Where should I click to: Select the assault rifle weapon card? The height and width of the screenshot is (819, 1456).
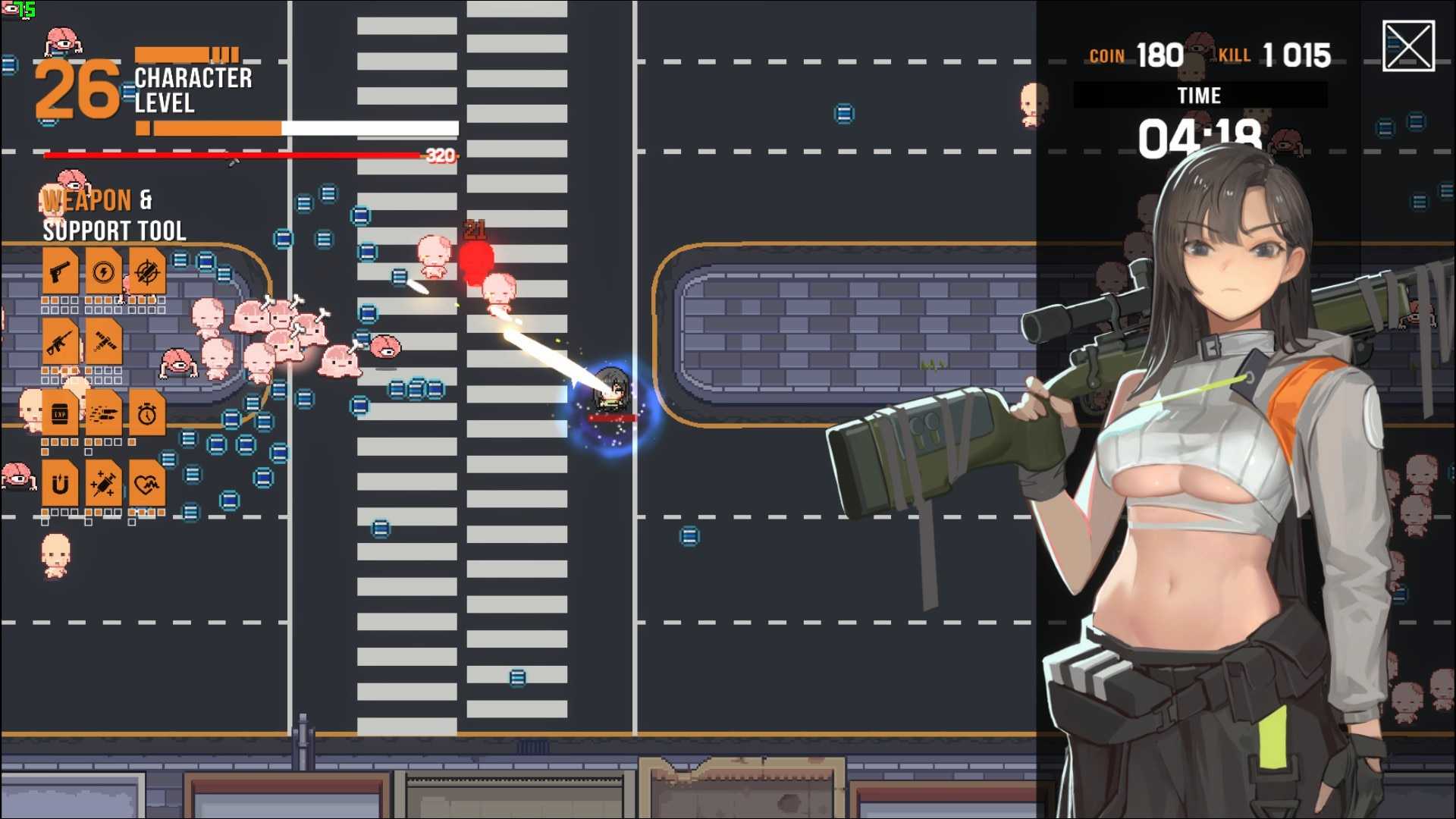point(59,343)
